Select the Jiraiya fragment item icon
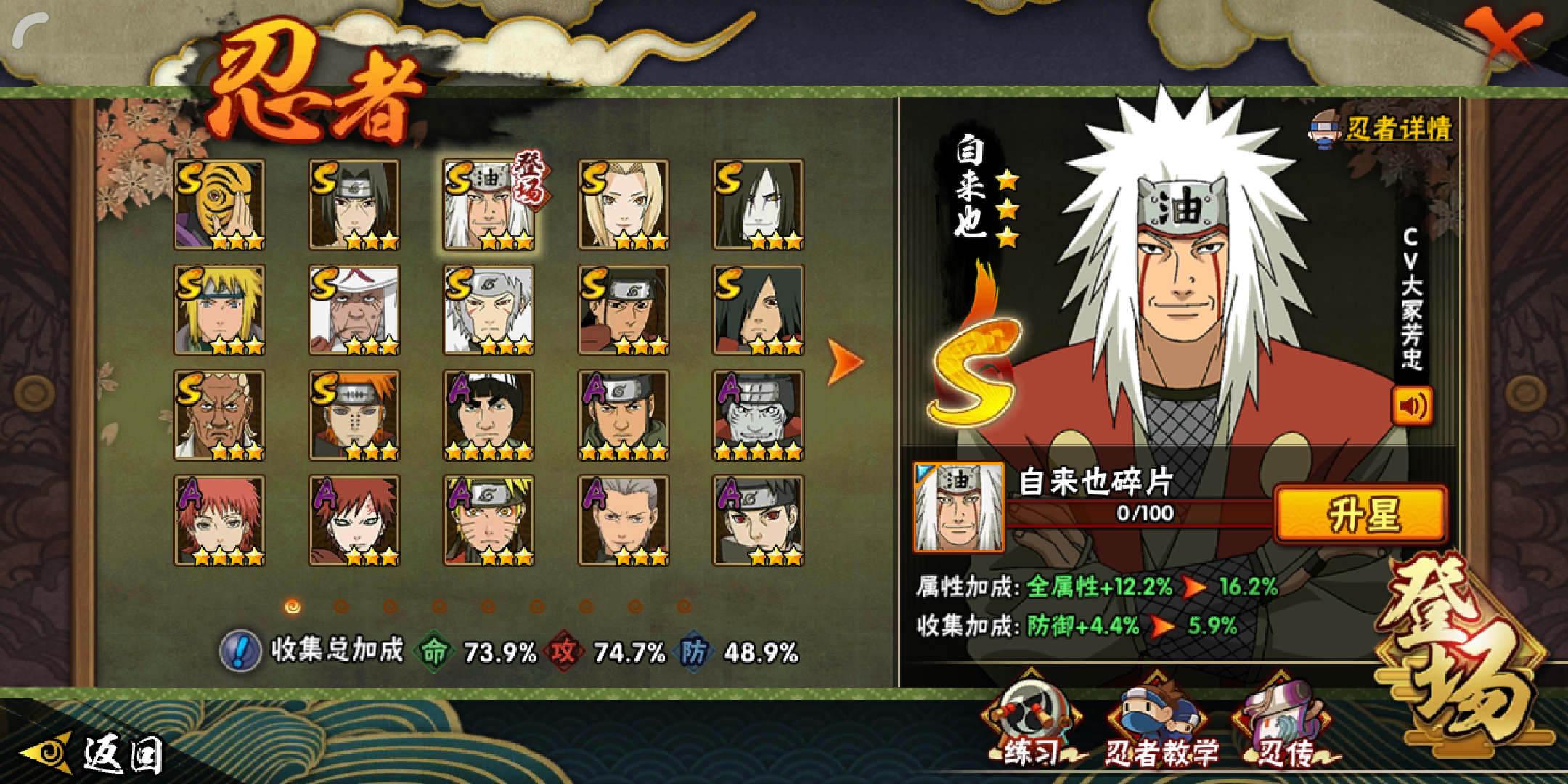The image size is (1568, 784). (x=958, y=507)
